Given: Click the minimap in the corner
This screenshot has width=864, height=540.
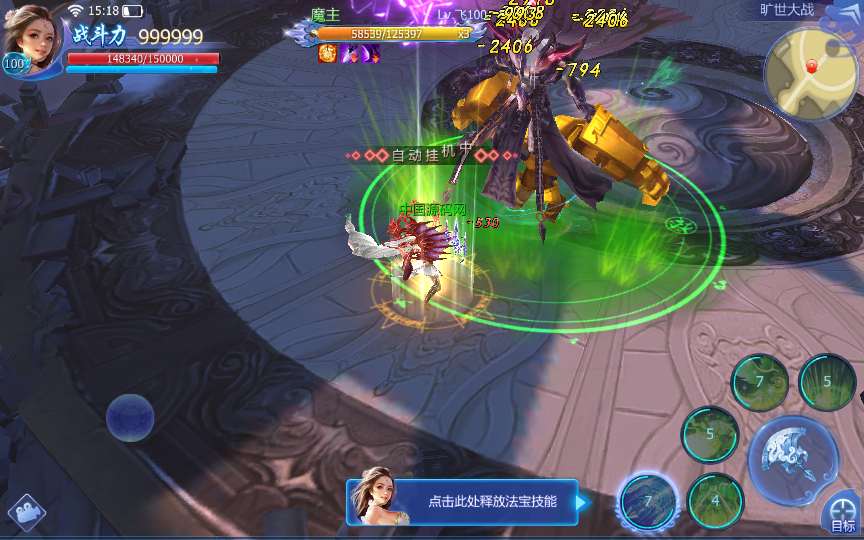Looking at the screenshot, I should tap(810, 72).
